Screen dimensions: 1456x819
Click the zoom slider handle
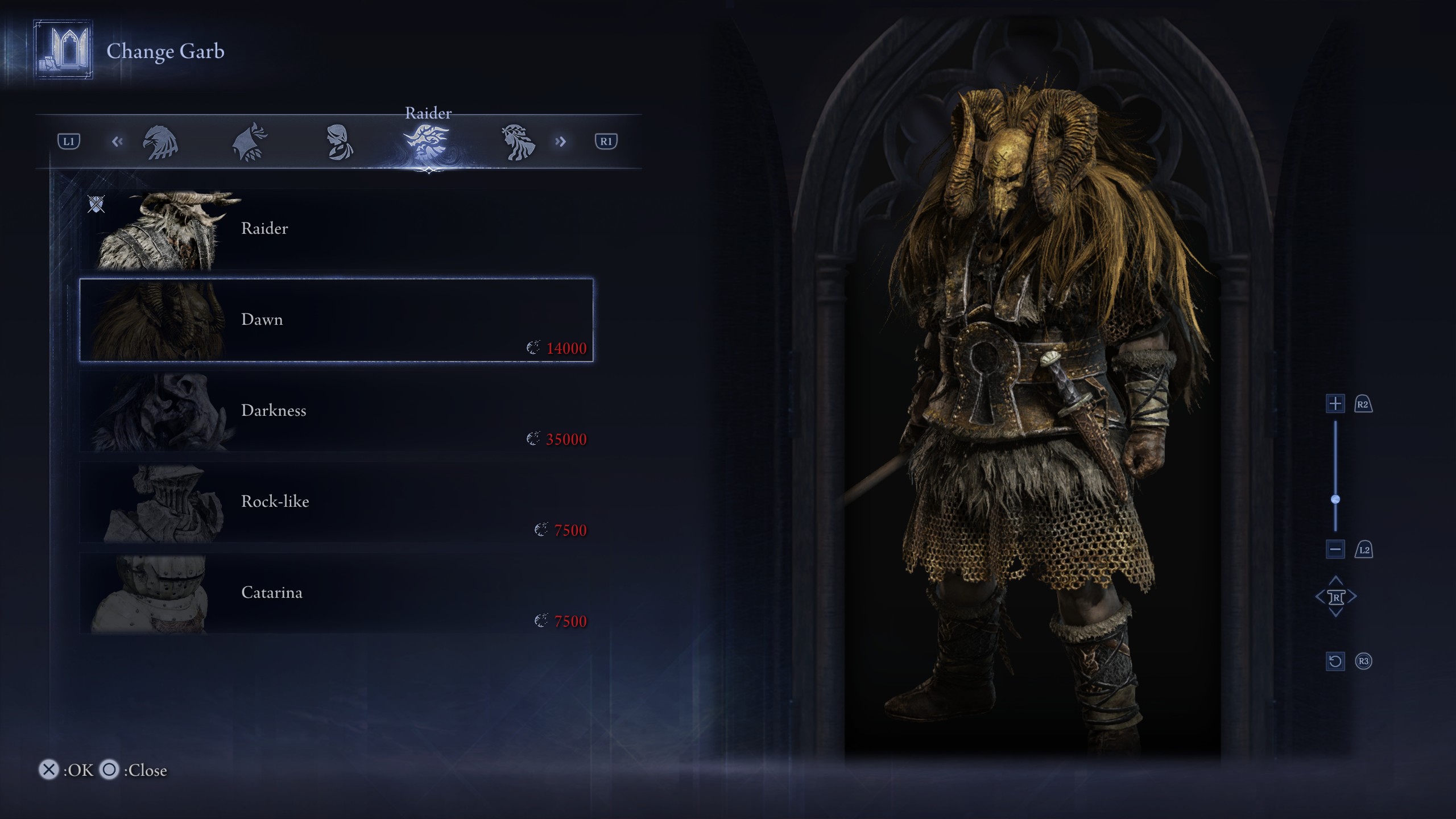click(1335, 499)
